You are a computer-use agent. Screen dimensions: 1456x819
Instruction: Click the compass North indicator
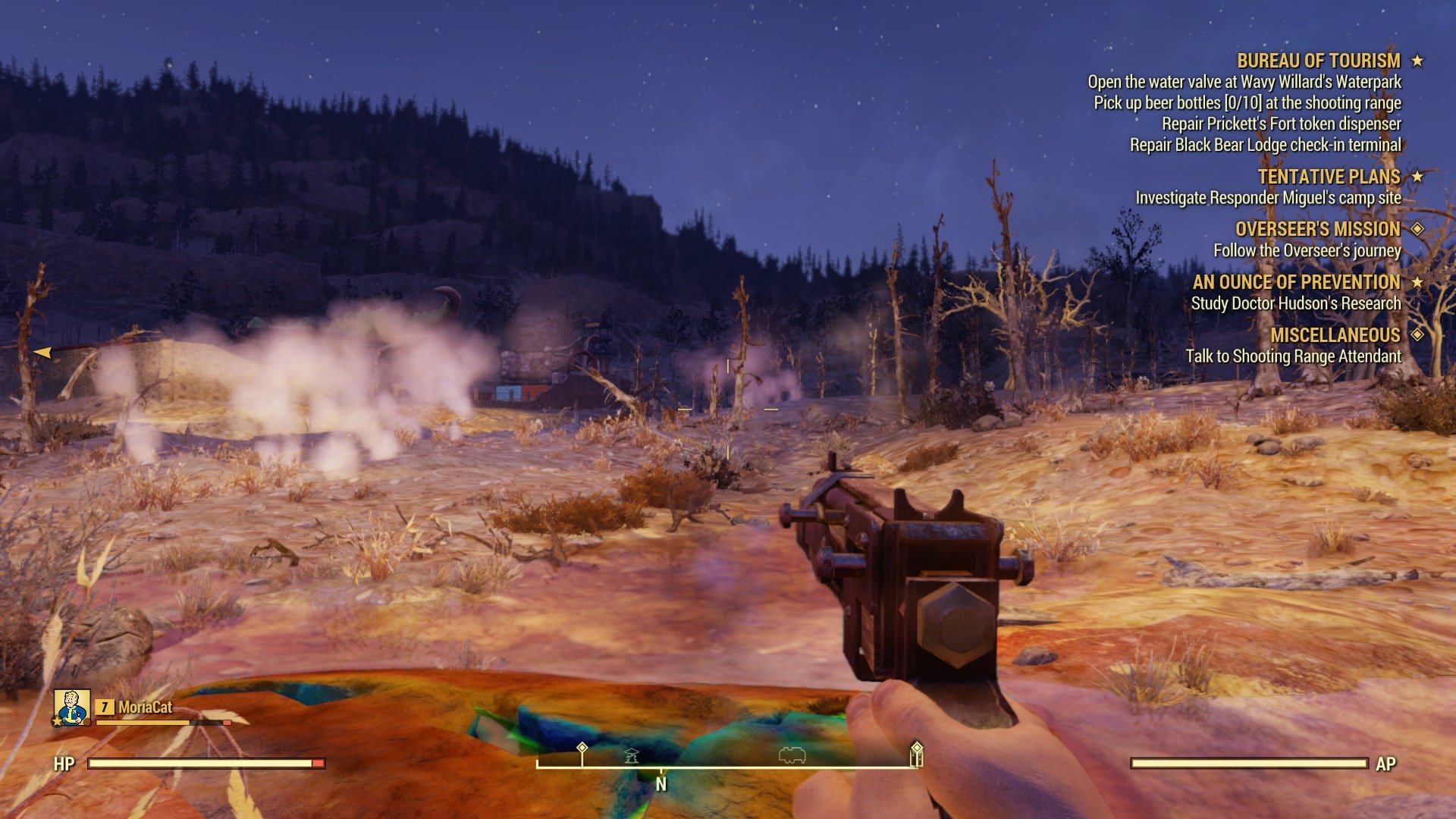661,784
